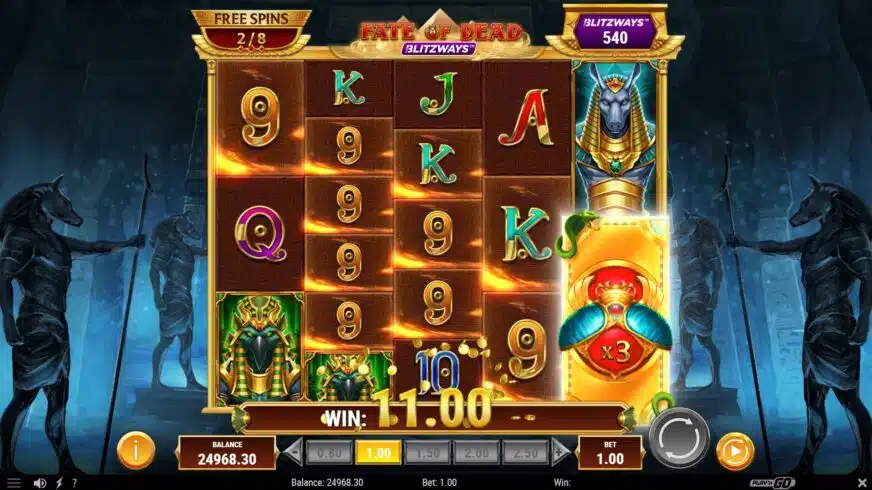The height and width of the screenshot is (490, 872).
Task: Pick the 2.00 bet value
Action: [x=476, y=452]
